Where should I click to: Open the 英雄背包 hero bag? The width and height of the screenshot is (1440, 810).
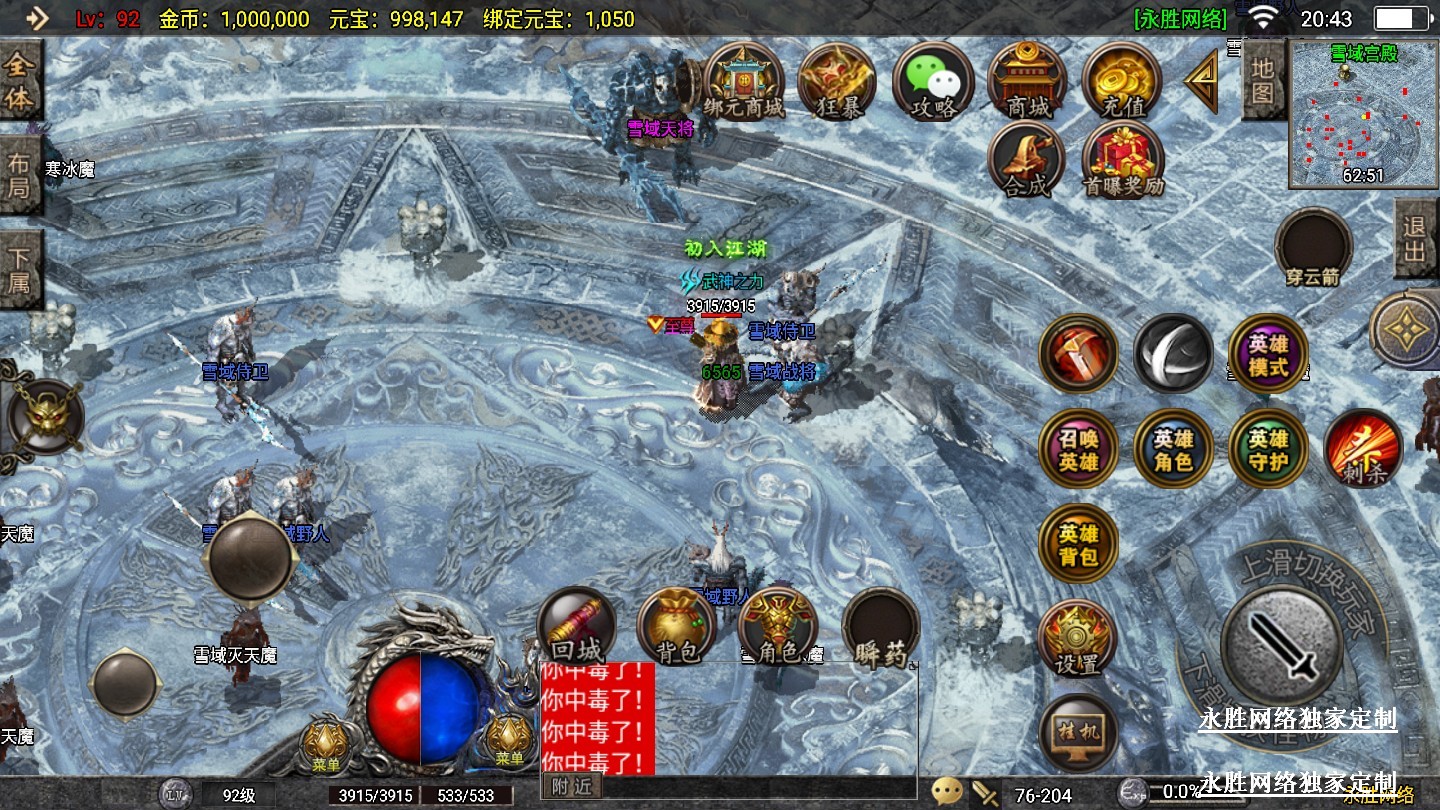click(1078, 544)
